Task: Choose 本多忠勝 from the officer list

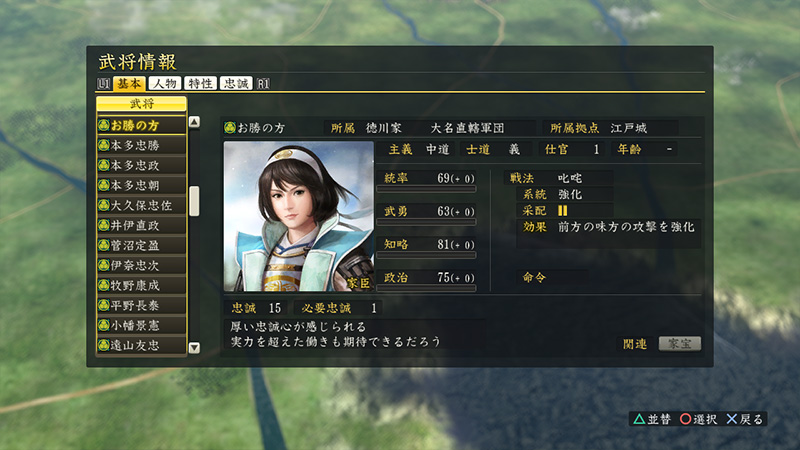Action: point(141,145)
